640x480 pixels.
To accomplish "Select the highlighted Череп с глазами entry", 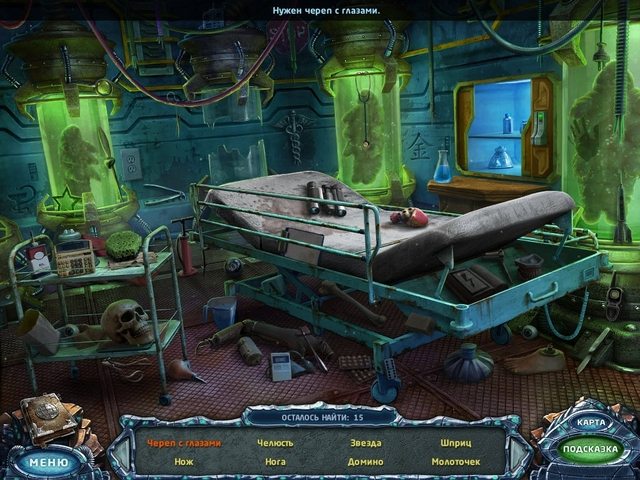I will (x=184, y=442).
